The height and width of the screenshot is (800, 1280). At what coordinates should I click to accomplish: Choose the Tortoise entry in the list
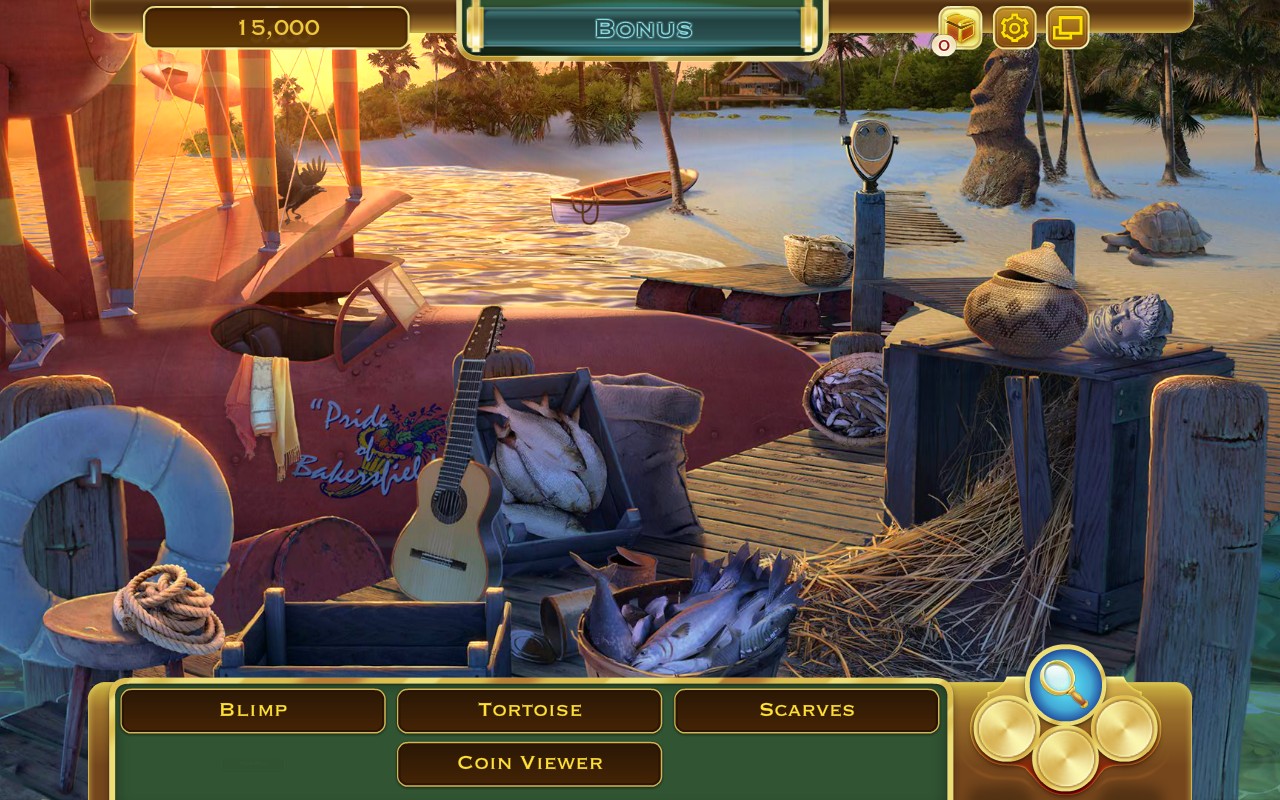[x=529, y=710]
